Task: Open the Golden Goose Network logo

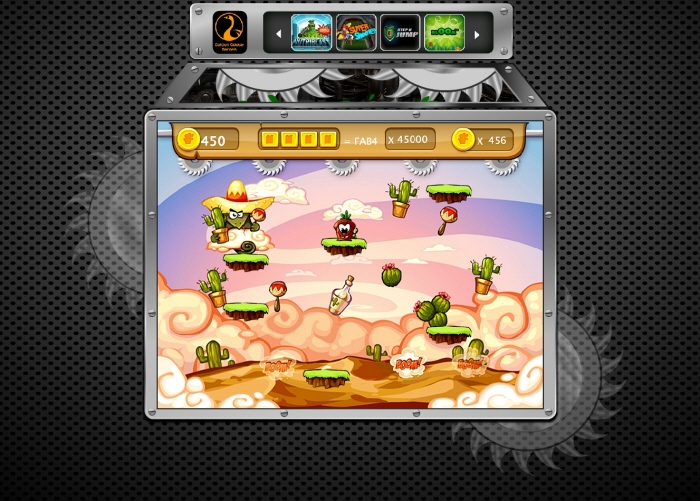Action: [230, 31]
